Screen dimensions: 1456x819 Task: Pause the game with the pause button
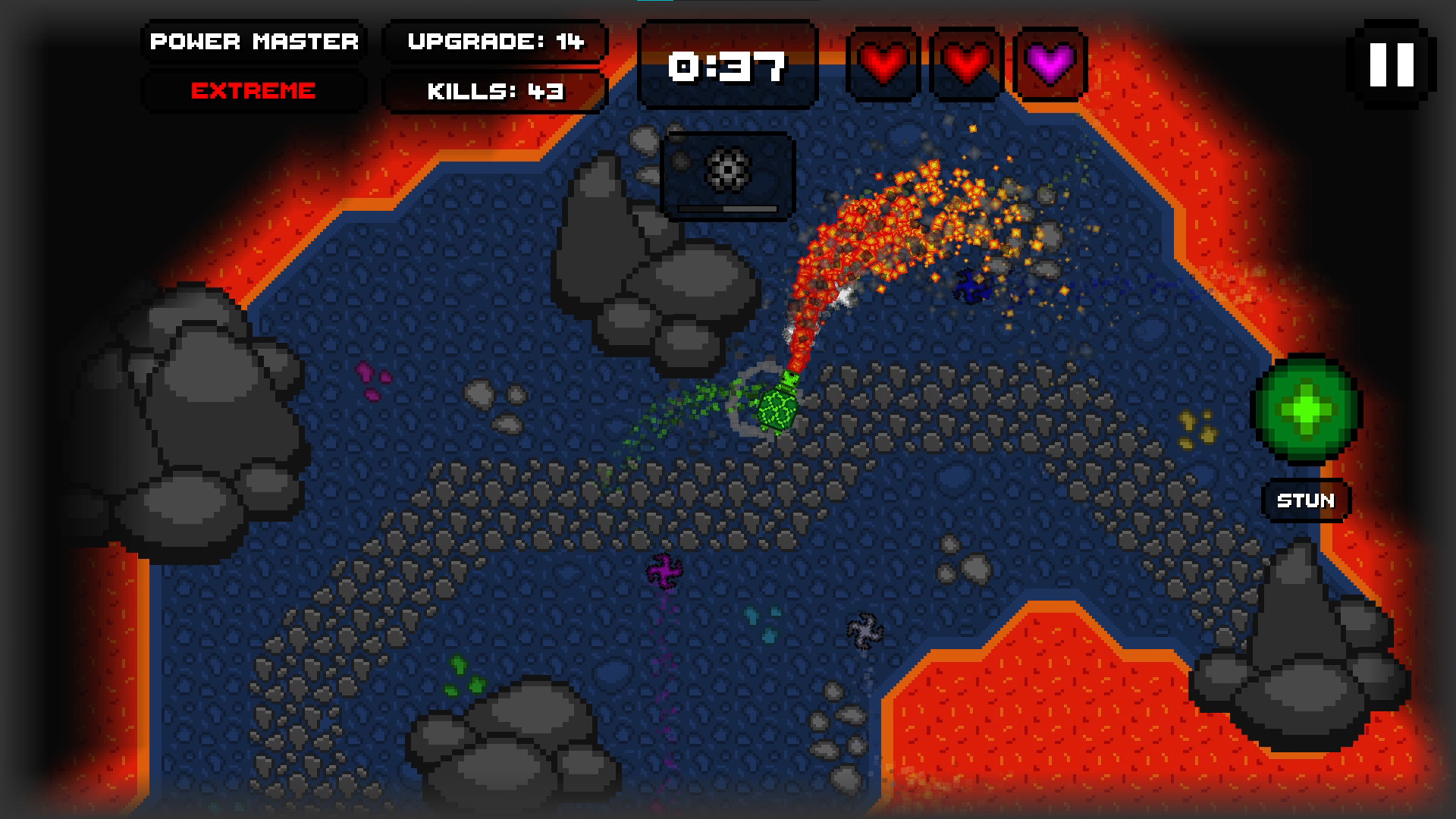point(1392,64)
